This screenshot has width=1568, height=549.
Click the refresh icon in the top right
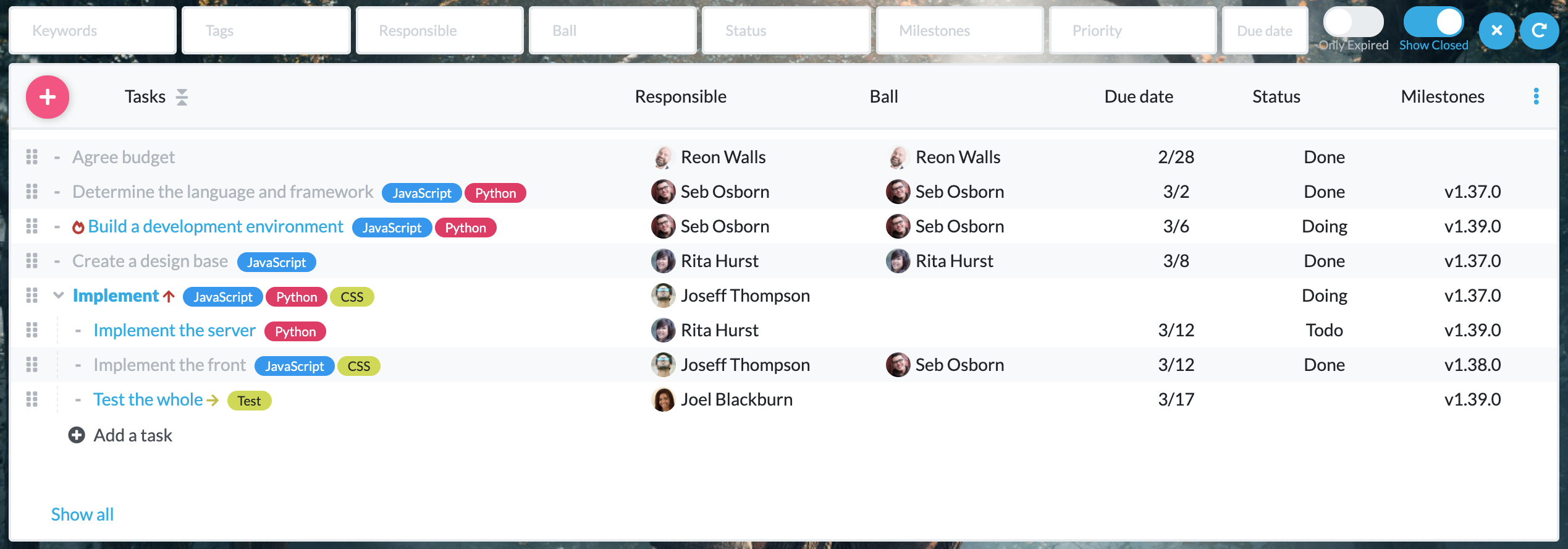1540,30
